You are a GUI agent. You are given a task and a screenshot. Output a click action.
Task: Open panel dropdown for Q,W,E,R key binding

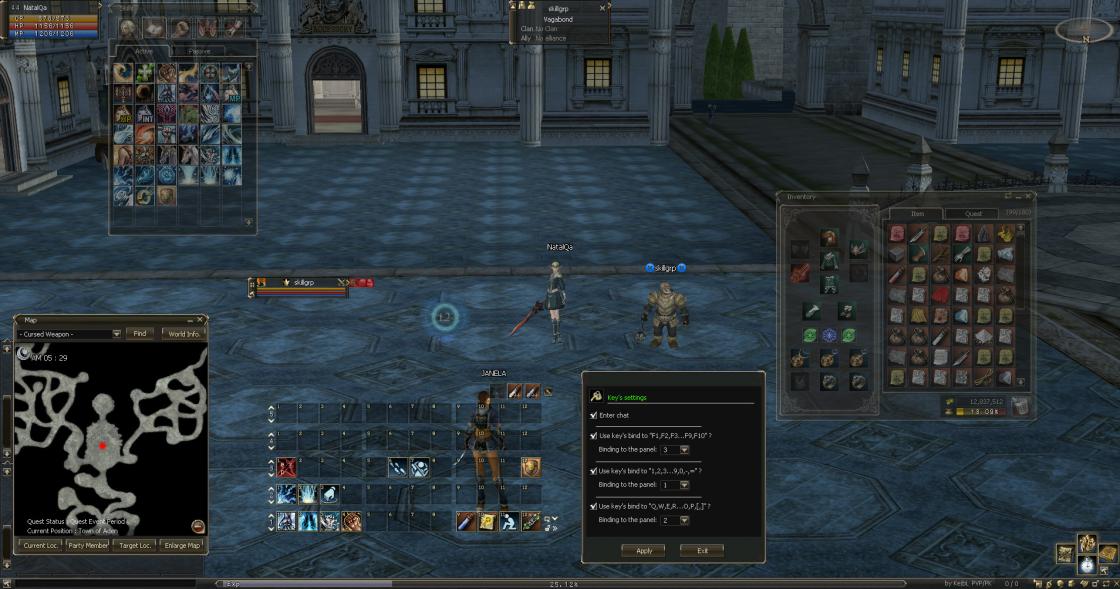[684, 520]
